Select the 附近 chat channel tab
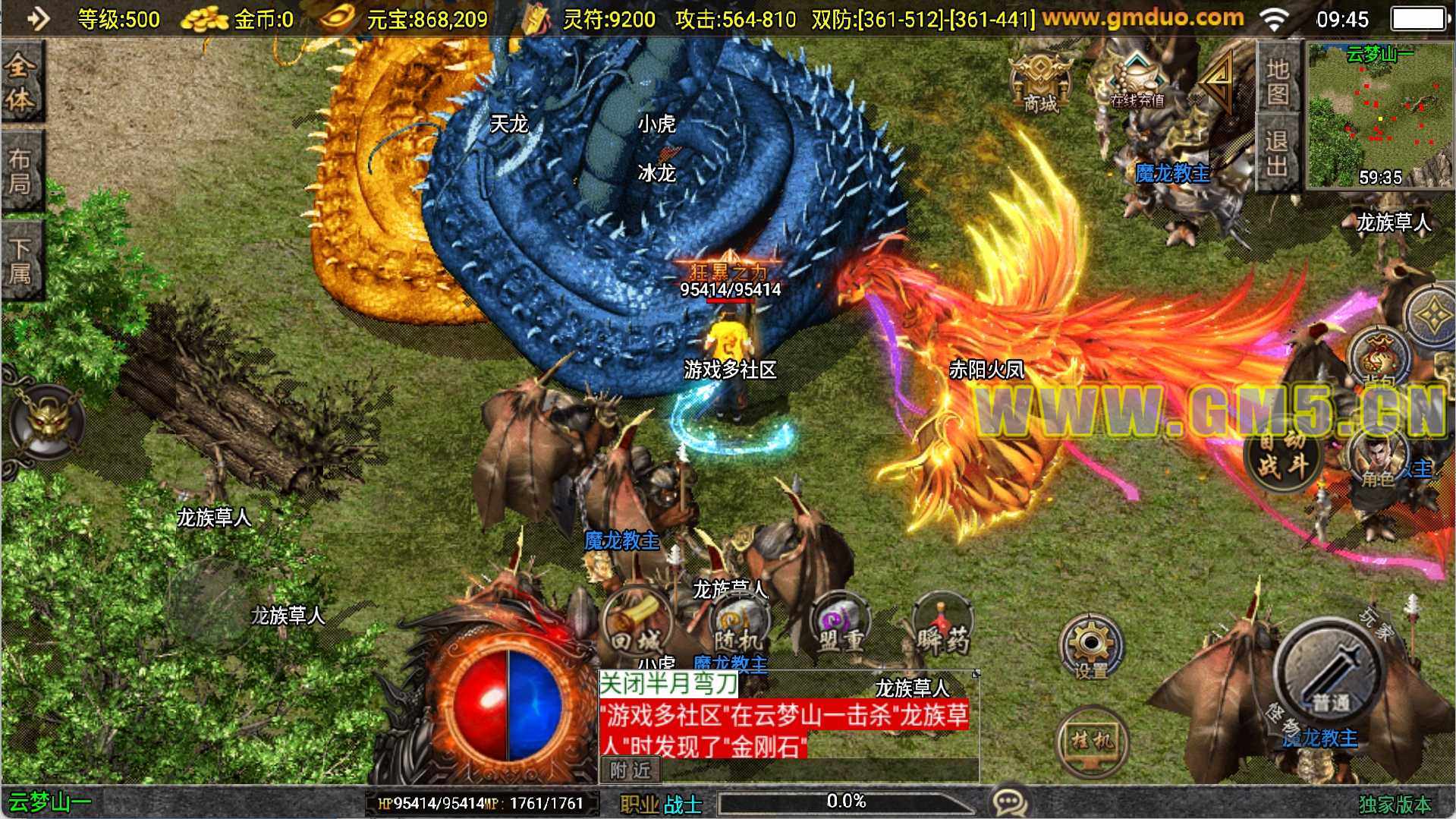The height and width of the screenshot is (819, 1456). 631,770
